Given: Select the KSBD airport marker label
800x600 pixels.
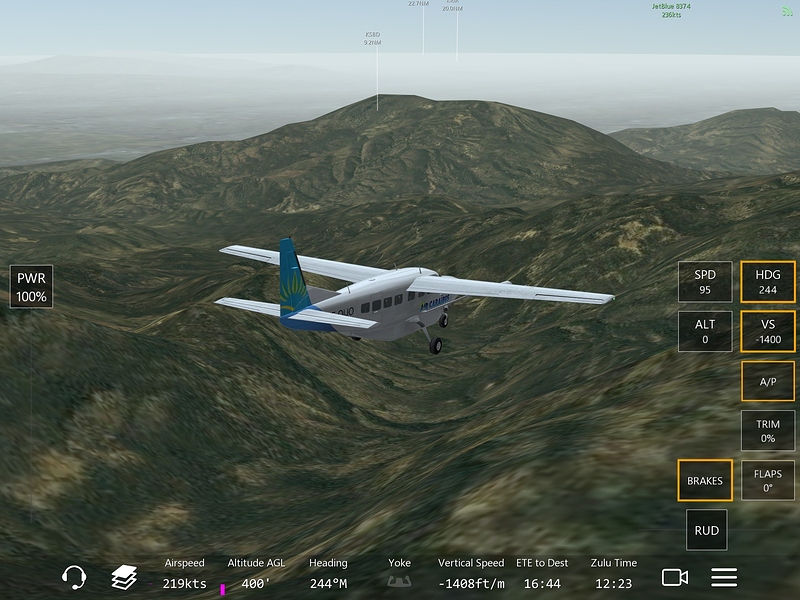Looking at the screenshot, I should [x=372, y=38].
